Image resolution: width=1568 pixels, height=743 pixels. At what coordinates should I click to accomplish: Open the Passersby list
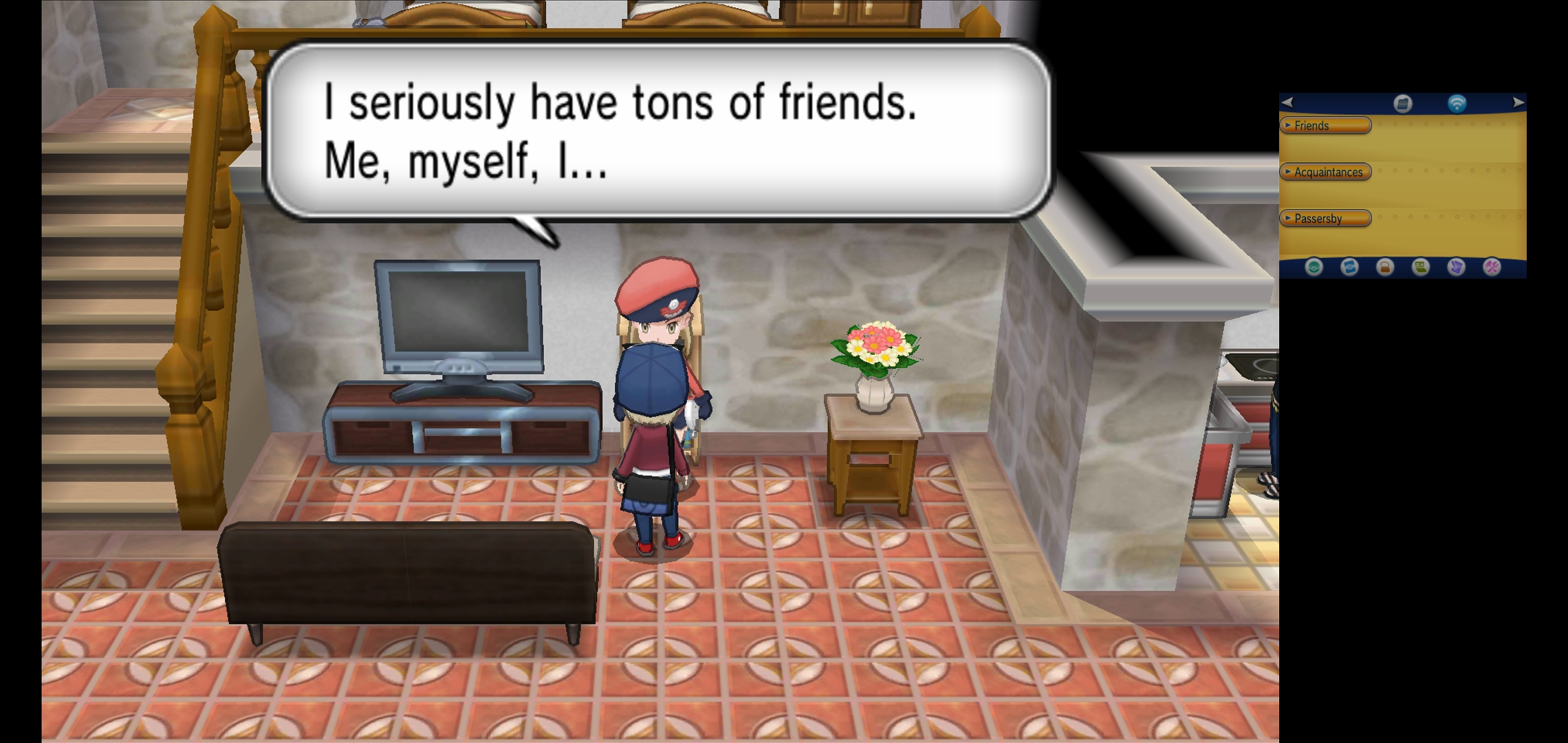click(x=1325, y=218)
